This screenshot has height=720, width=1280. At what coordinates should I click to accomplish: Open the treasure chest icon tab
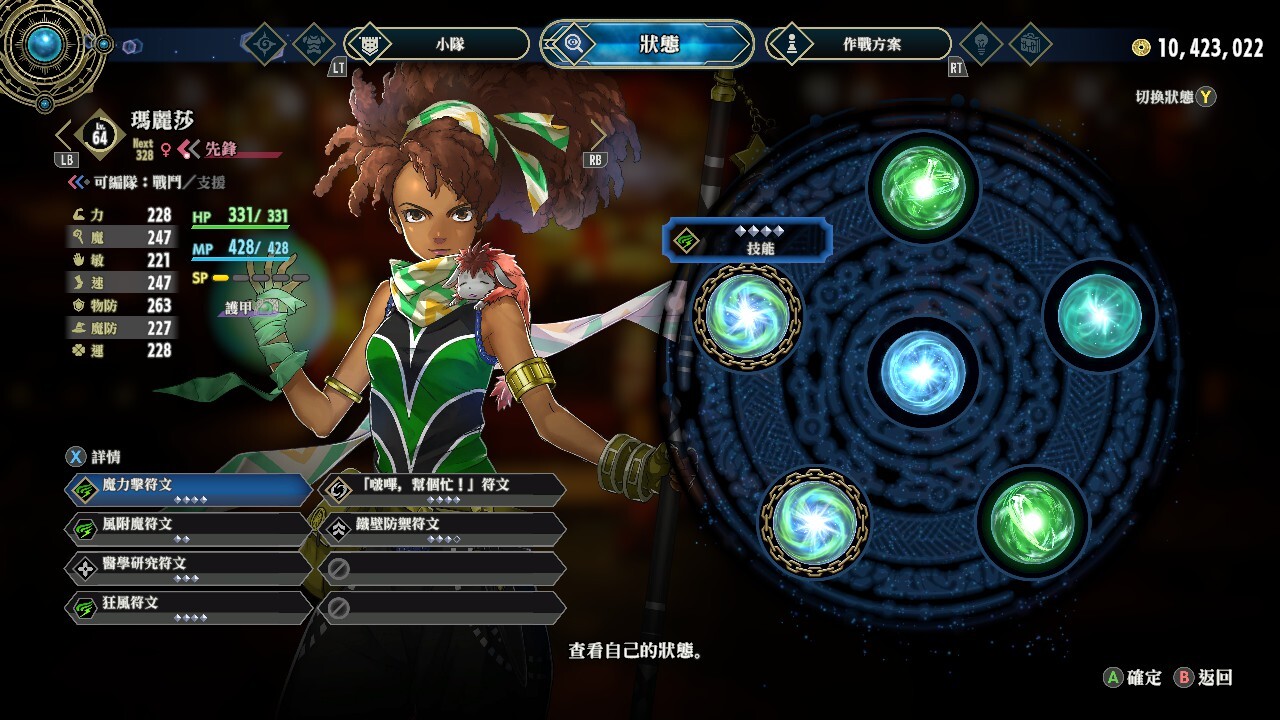(x=1029, y=44)
